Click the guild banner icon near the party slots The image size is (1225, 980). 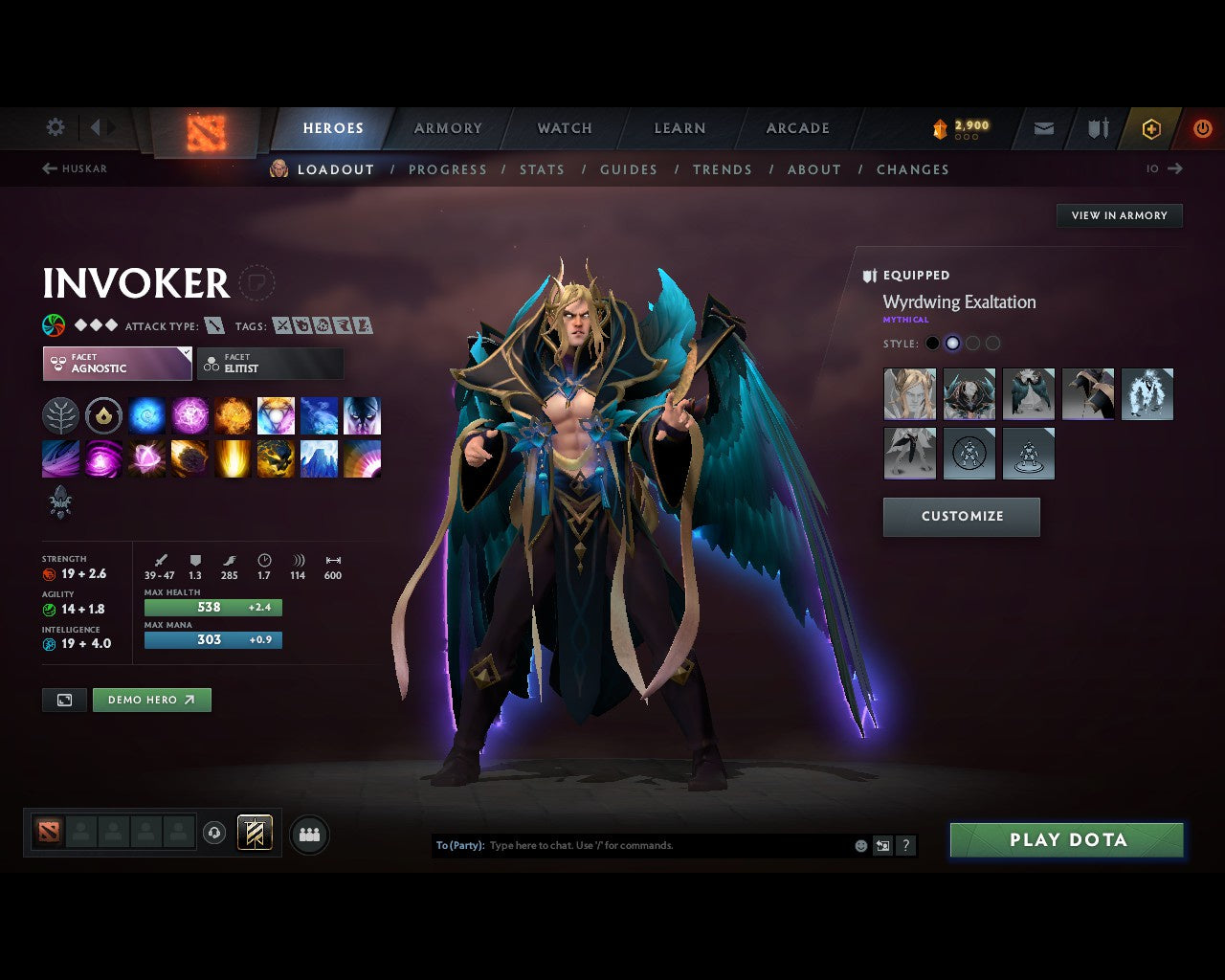click(x=255, y=833)
